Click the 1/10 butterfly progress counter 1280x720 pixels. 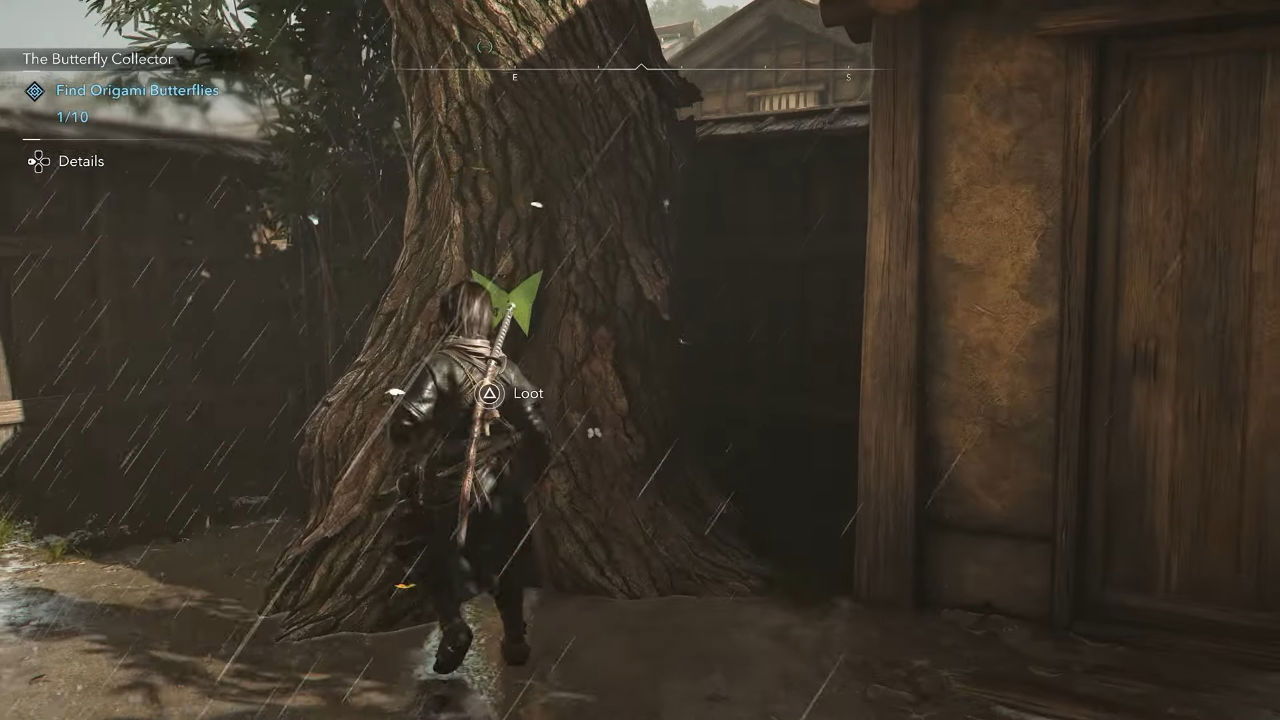pos(72,117)
